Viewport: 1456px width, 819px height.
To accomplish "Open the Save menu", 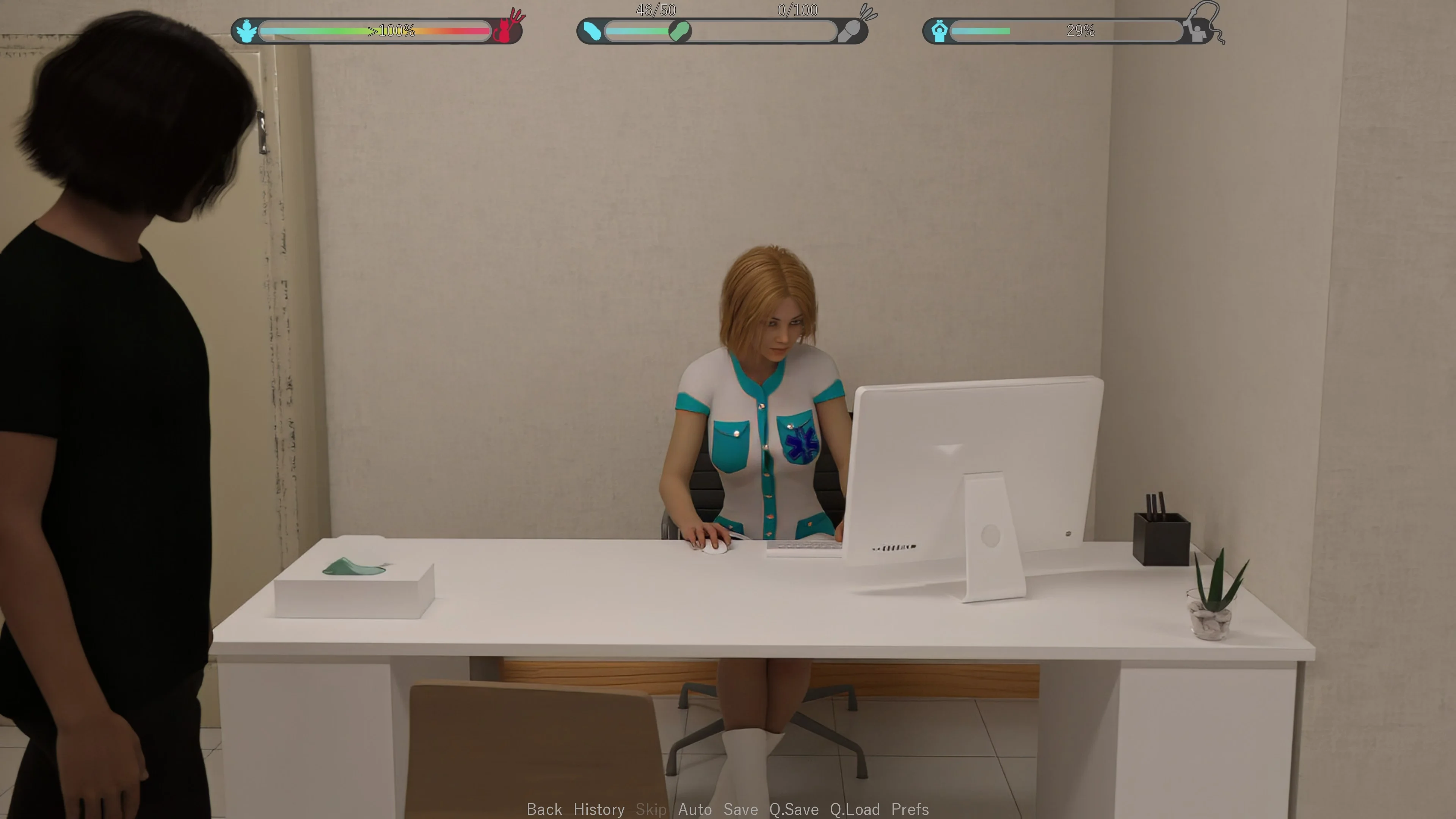I will pos(741,810).
